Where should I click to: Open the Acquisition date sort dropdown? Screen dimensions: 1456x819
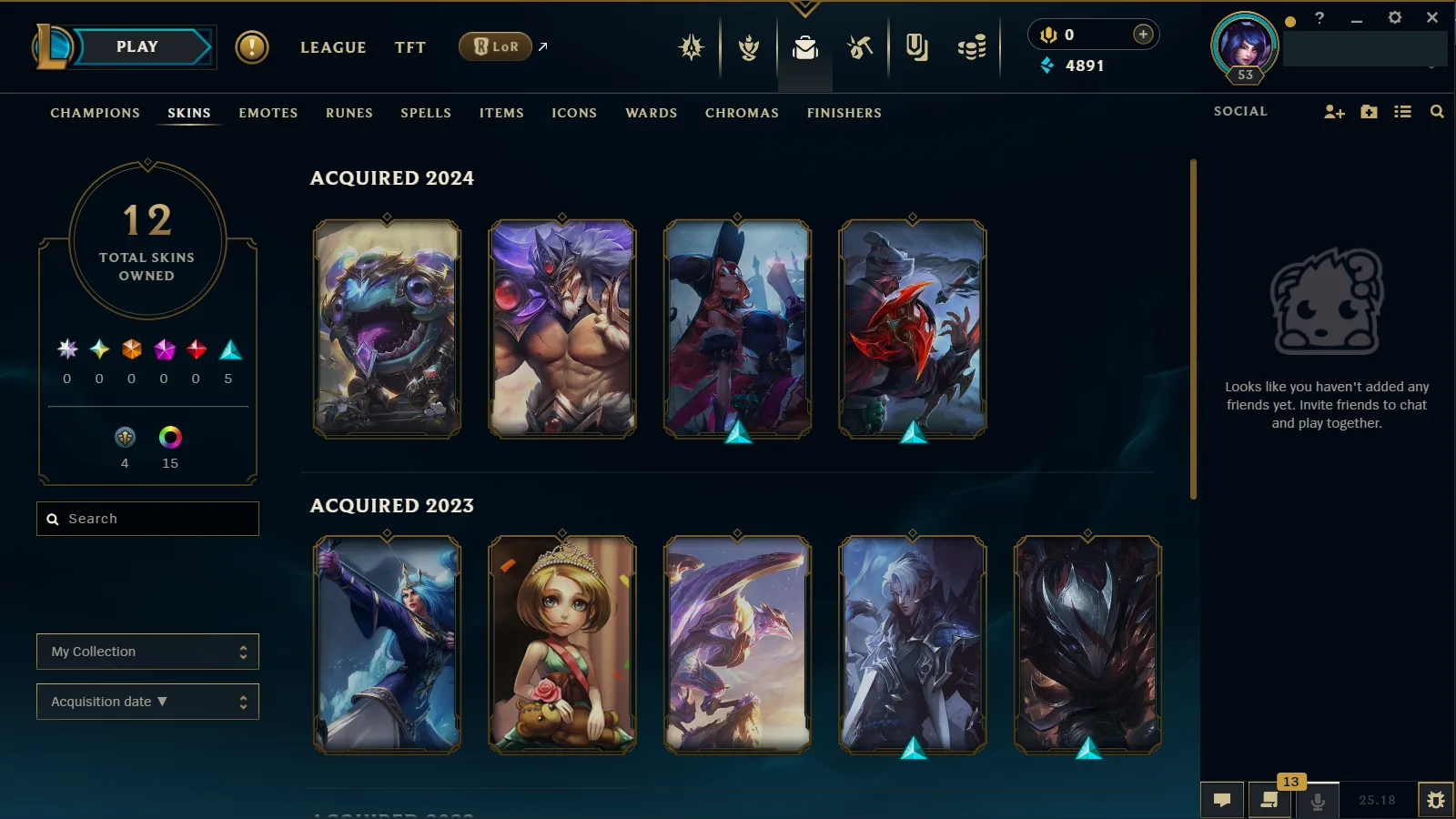point(147,701)
